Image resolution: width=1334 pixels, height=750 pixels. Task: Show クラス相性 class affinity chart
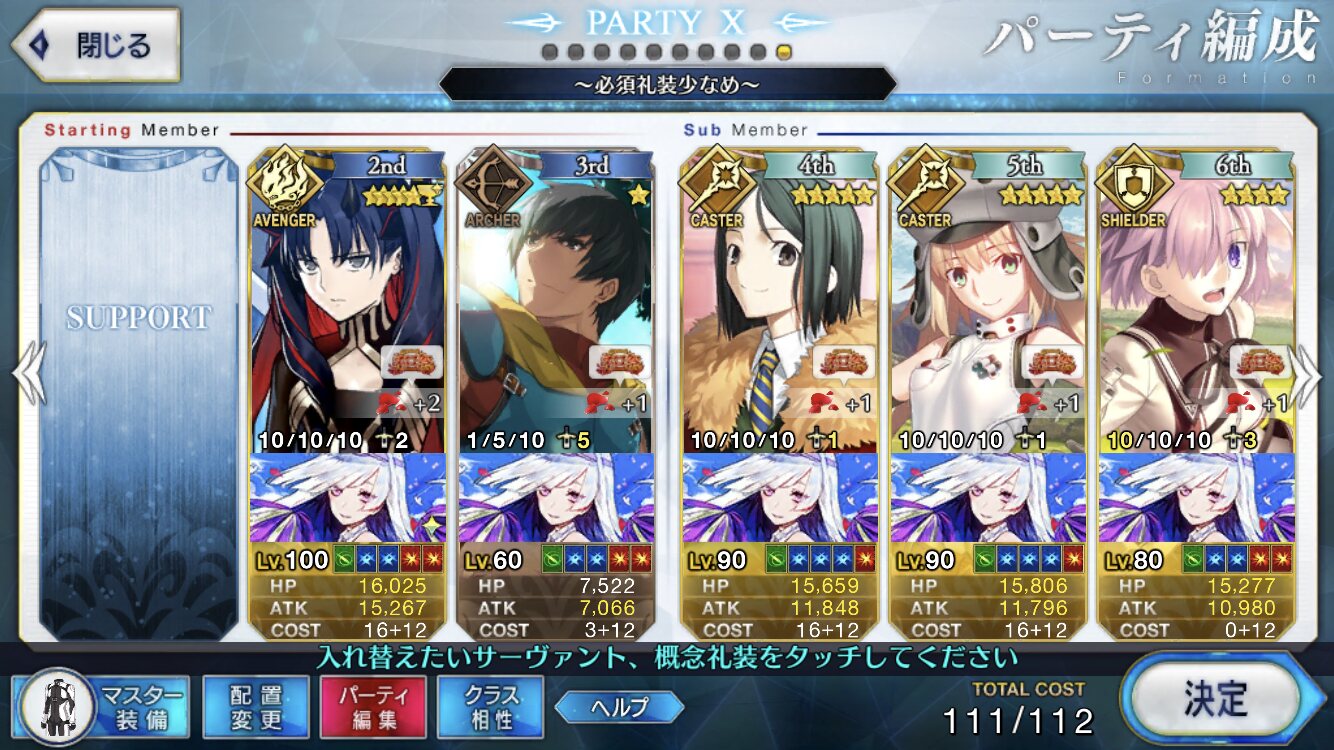[490, 707]
